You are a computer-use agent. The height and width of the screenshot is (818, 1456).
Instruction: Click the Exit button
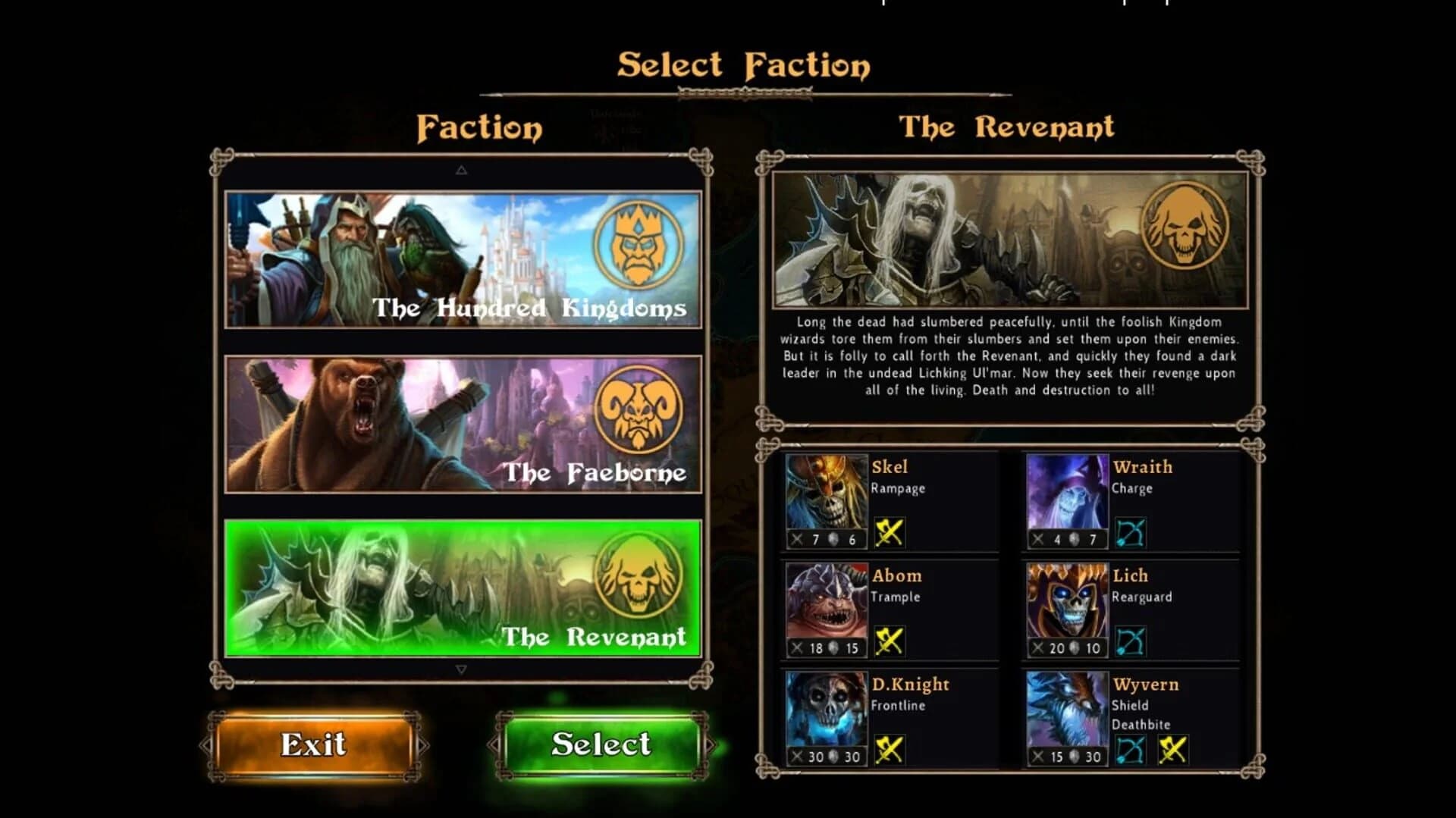tap(313, 745)
